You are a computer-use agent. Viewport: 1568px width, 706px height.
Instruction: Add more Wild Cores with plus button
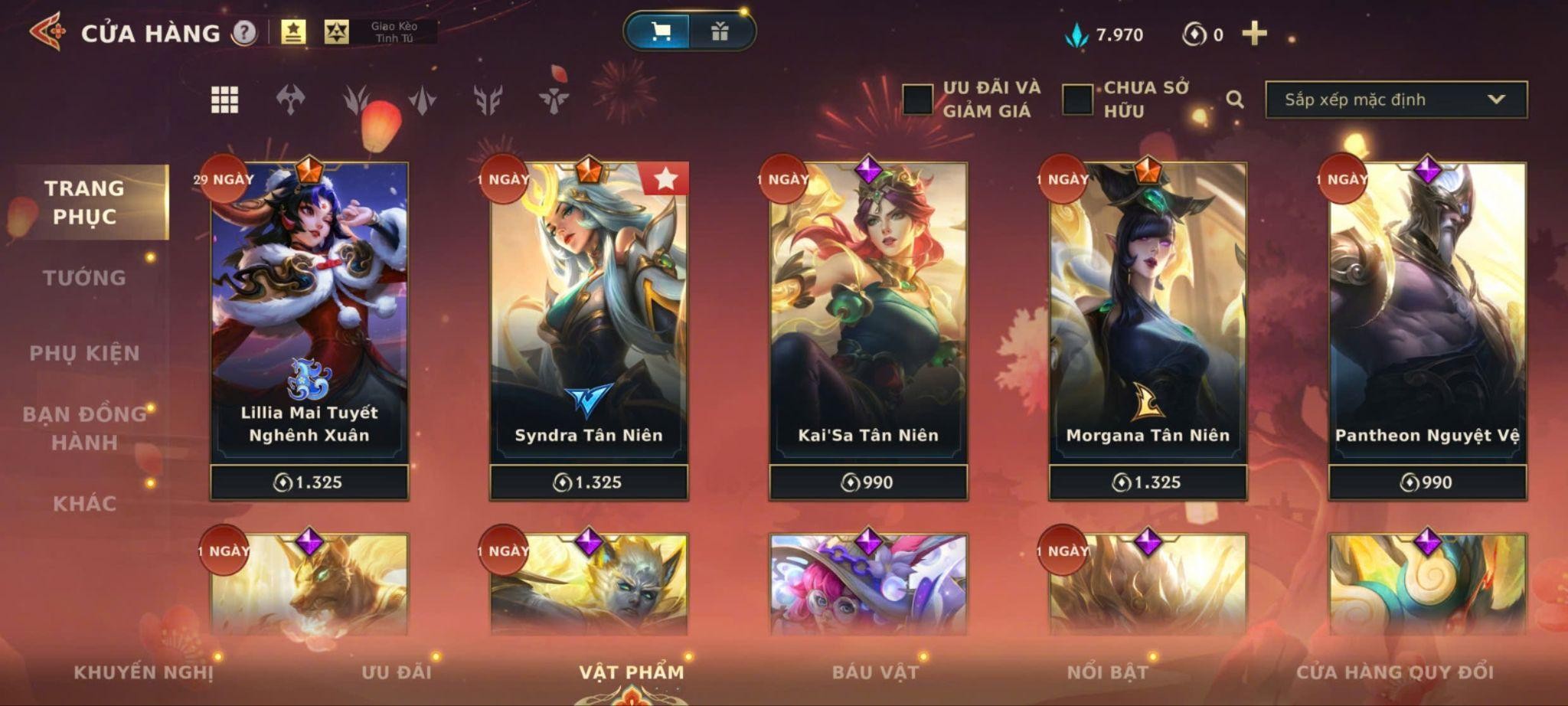(x=1254, y=34)
